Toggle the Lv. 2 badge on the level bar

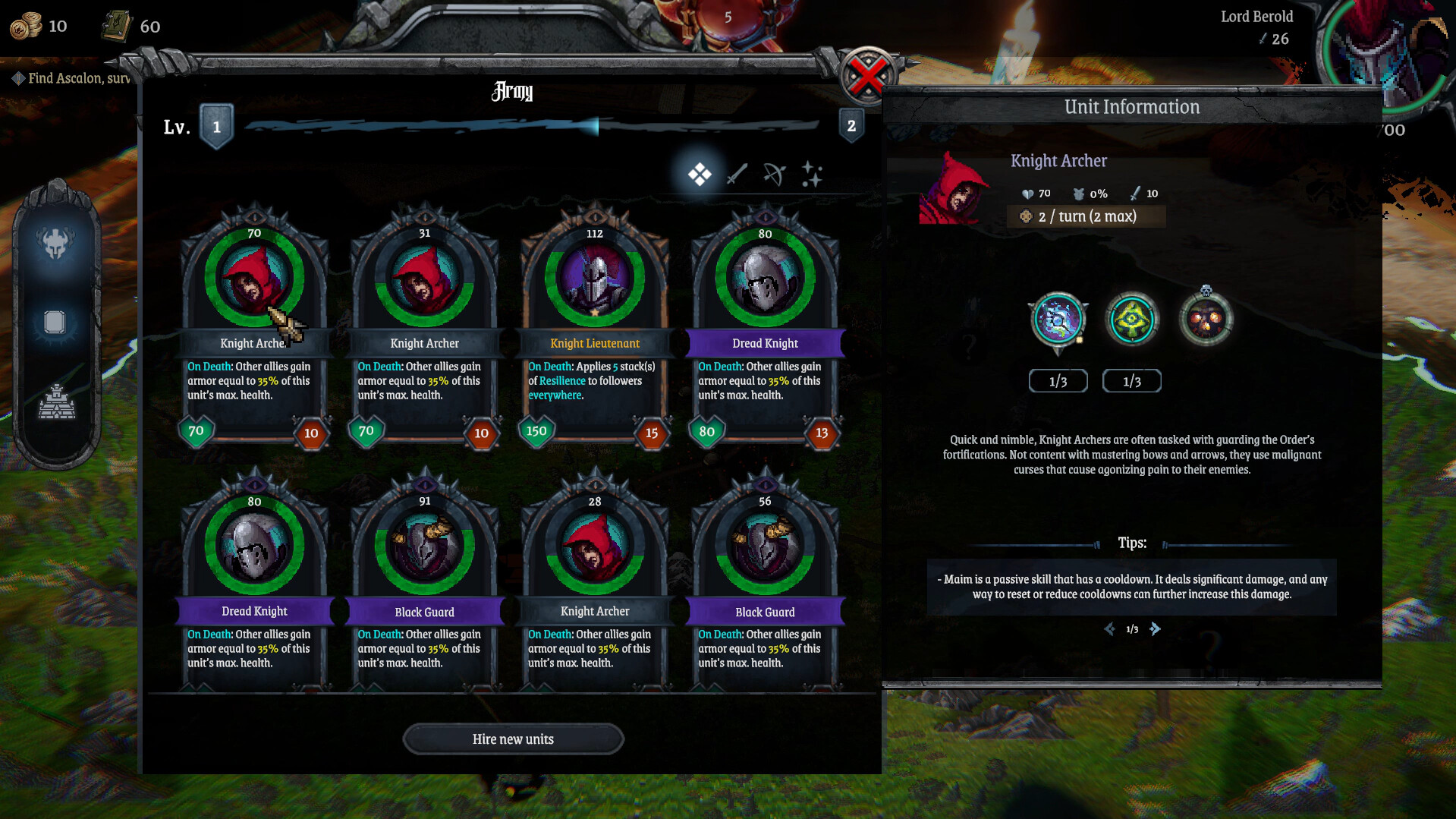851,126
